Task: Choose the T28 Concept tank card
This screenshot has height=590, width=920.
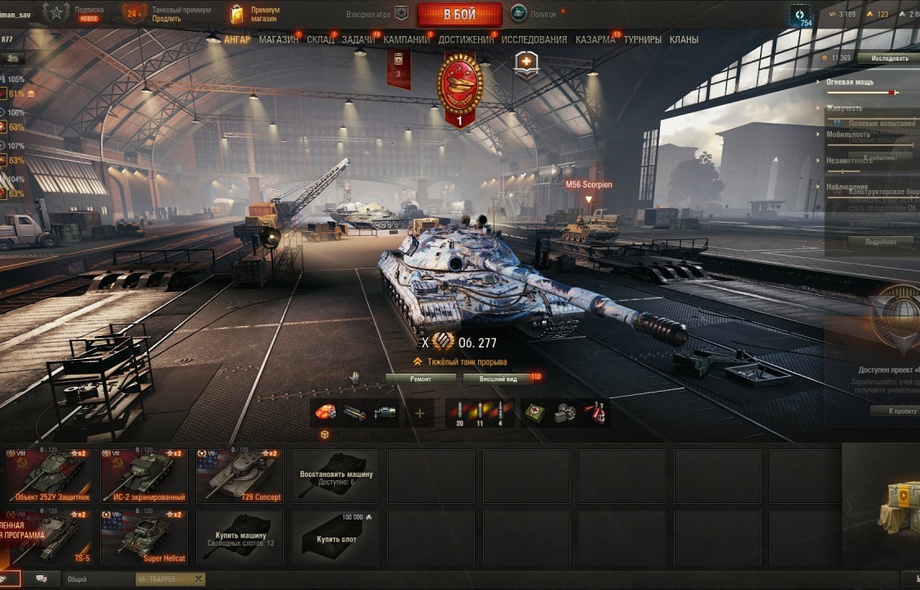Action: click(x=237, y=475)
